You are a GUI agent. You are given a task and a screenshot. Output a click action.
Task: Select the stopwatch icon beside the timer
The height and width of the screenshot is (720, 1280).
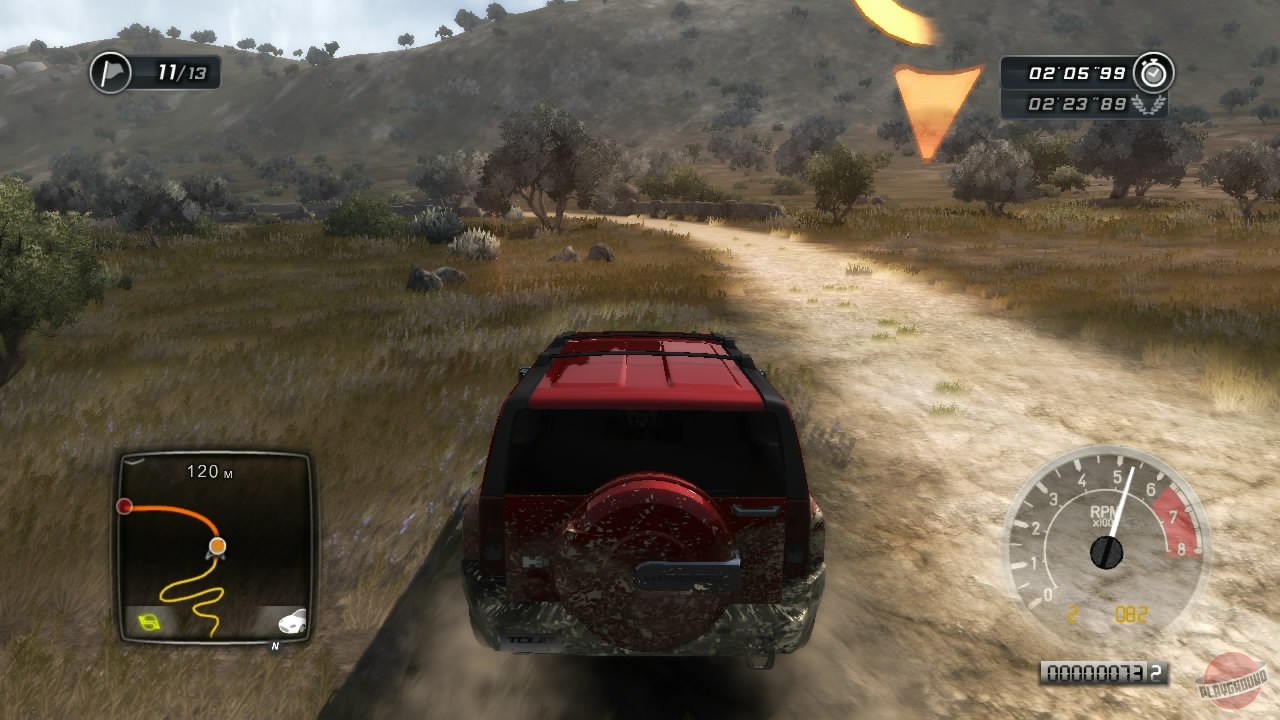coord(1154,72)
